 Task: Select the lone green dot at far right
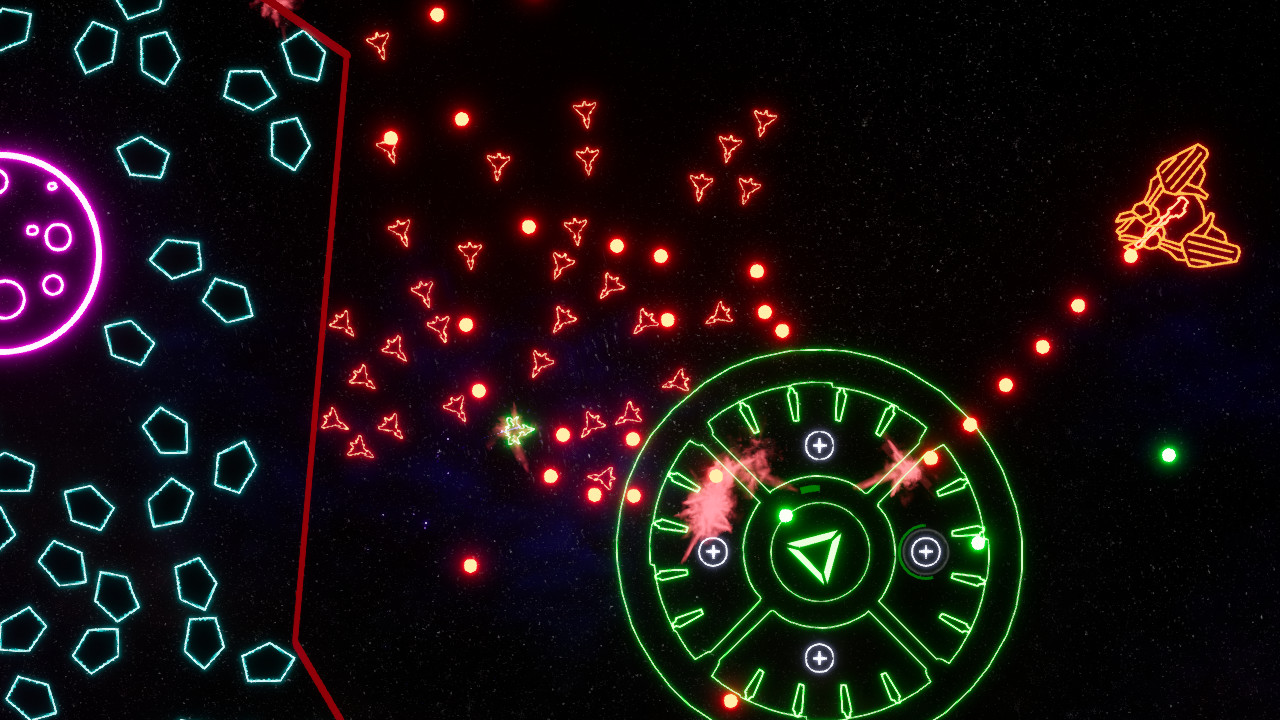(1170, 455)
